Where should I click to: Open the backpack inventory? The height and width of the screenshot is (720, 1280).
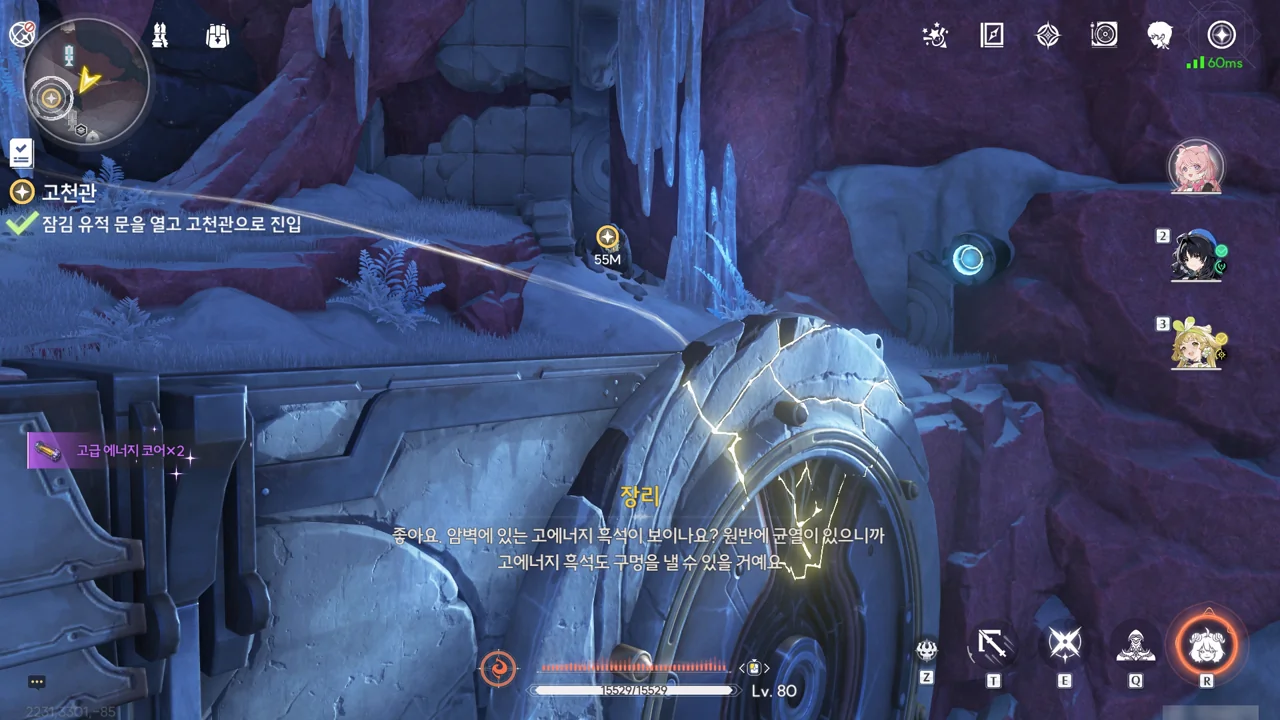click(x=217, y=36)
